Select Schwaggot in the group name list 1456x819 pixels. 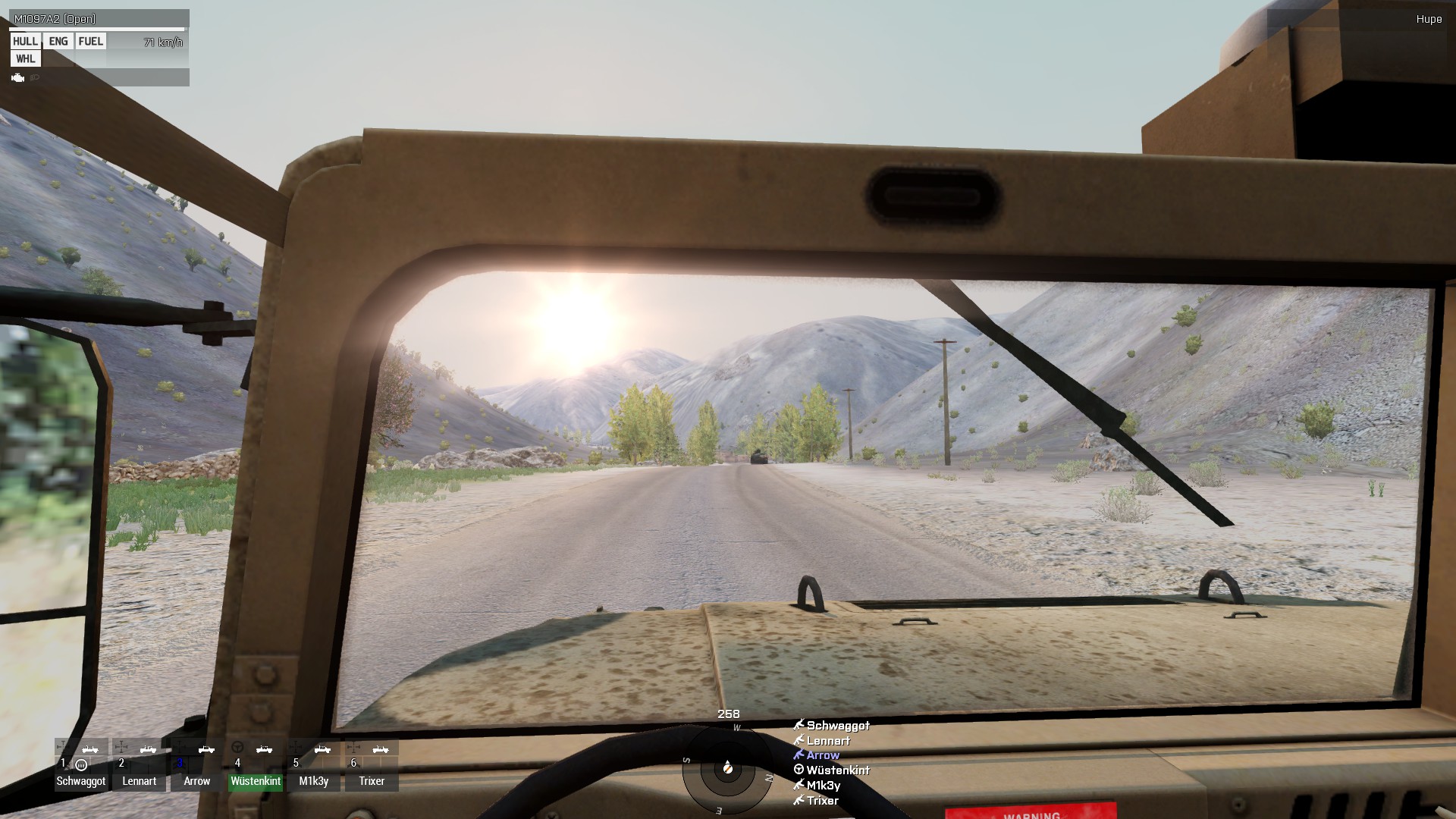coord(837,726)
